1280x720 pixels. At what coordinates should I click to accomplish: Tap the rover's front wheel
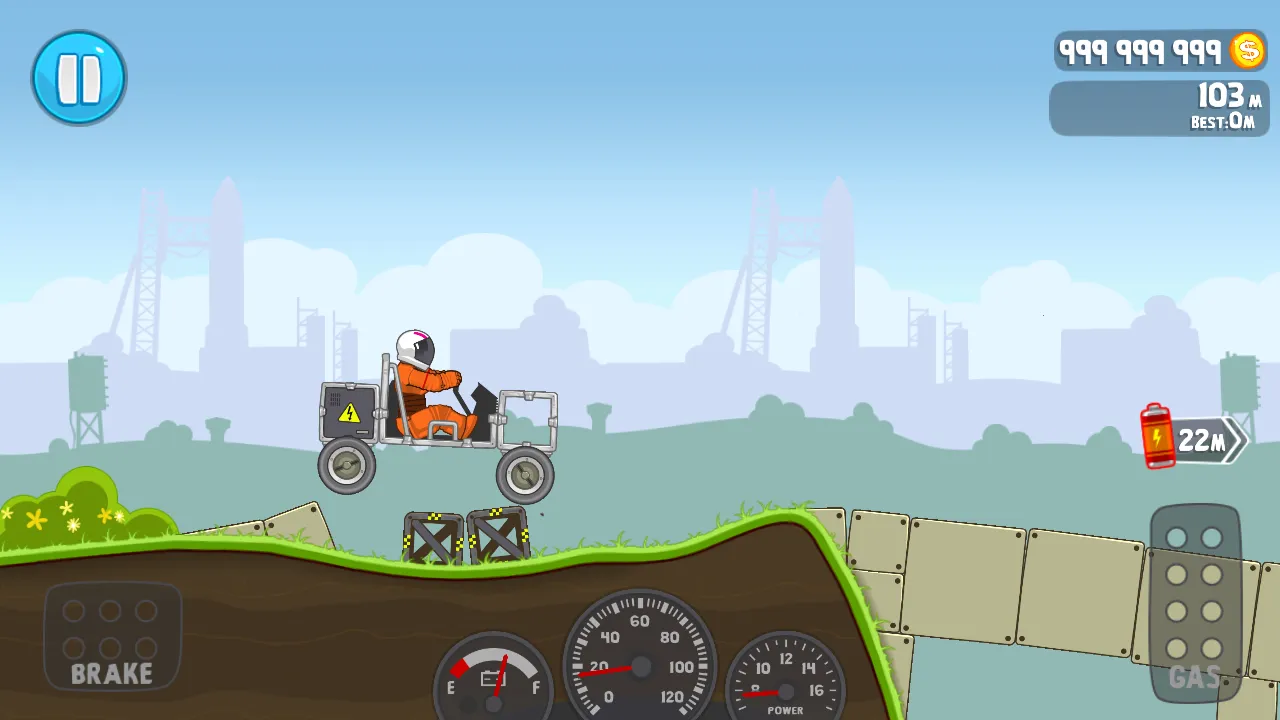coord(524,477)
